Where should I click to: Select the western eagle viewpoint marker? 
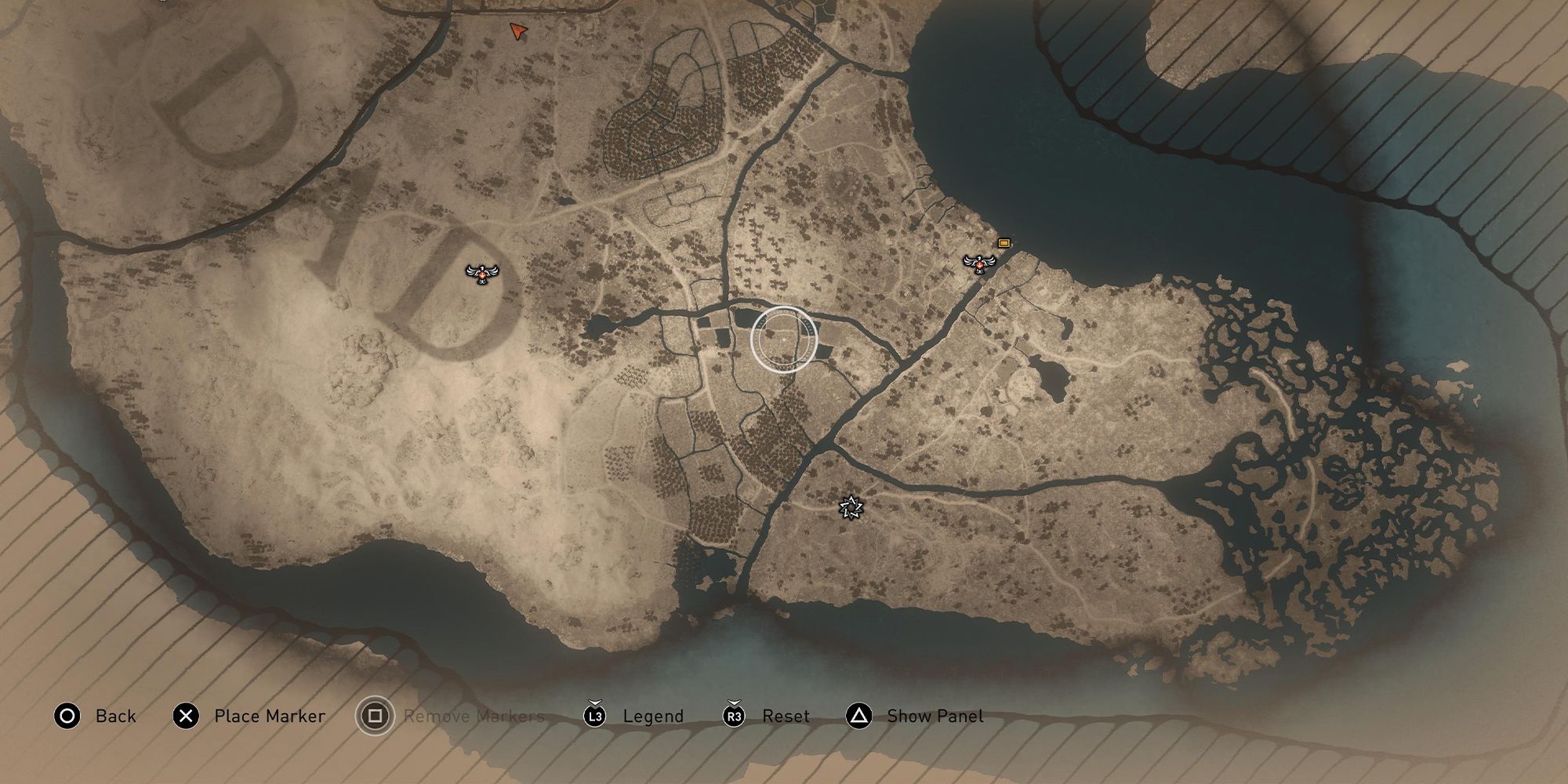pyautogui.click(x=481, y=272)
